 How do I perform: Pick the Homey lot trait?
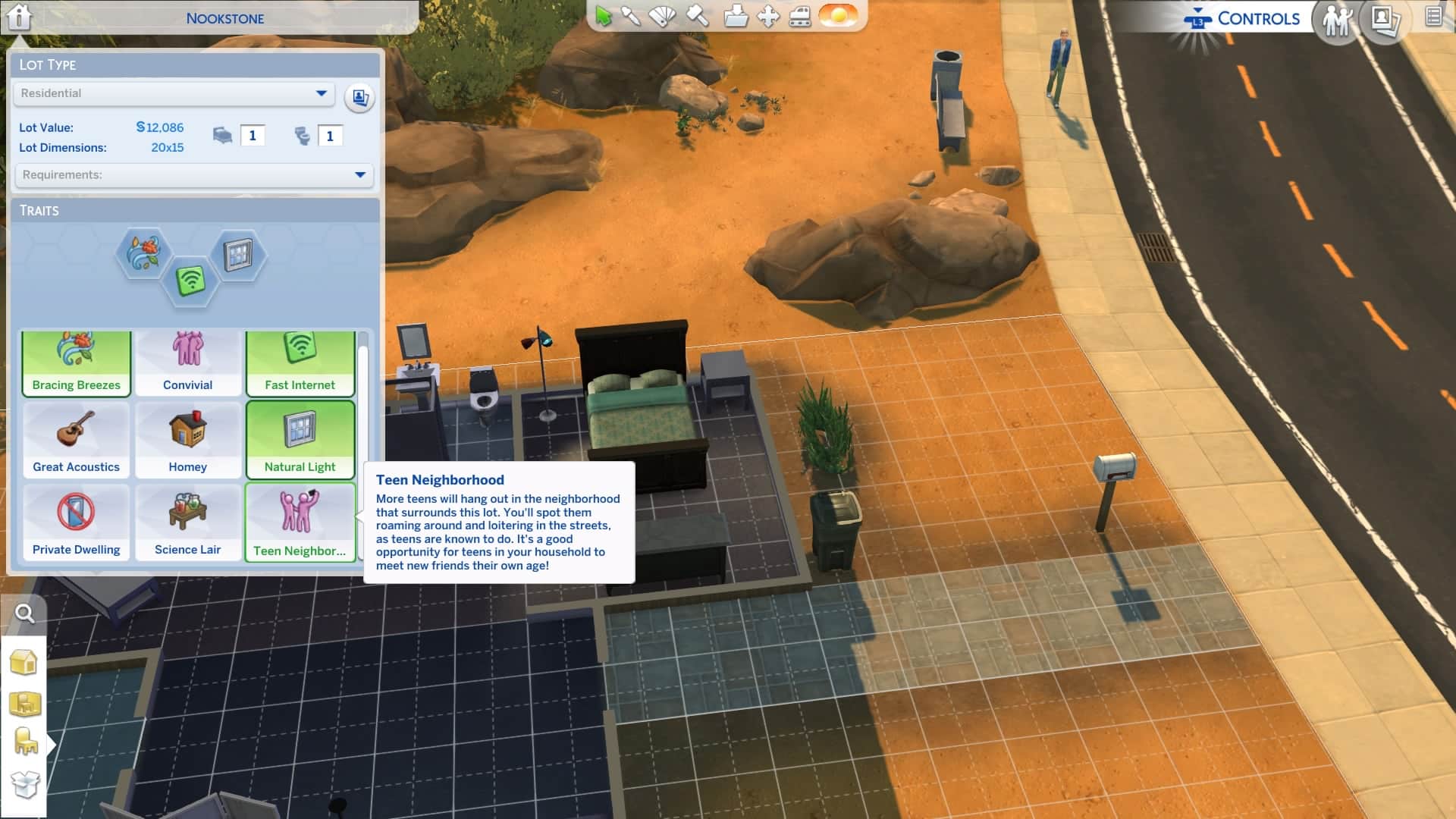coord(188,440)
